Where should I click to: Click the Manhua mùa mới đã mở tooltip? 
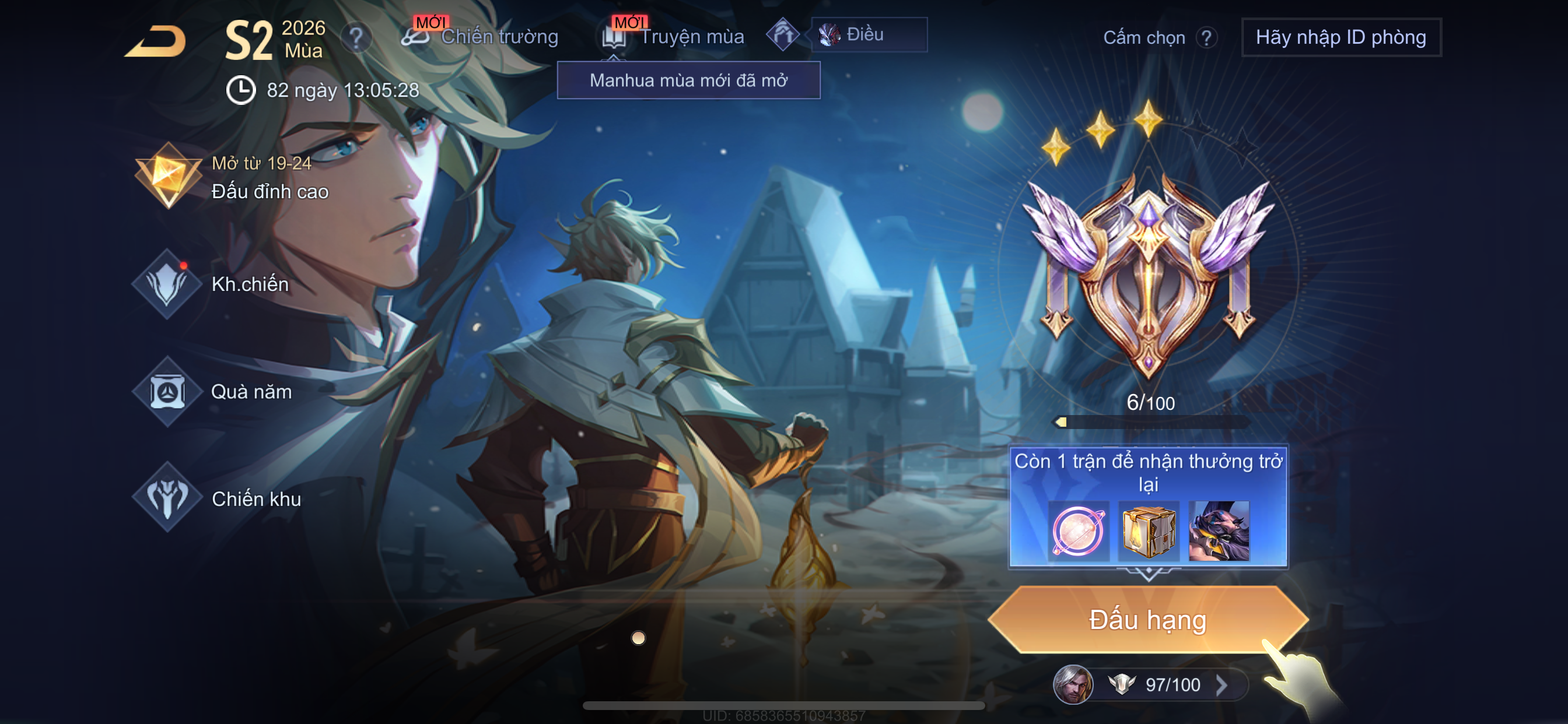(688, 80)
